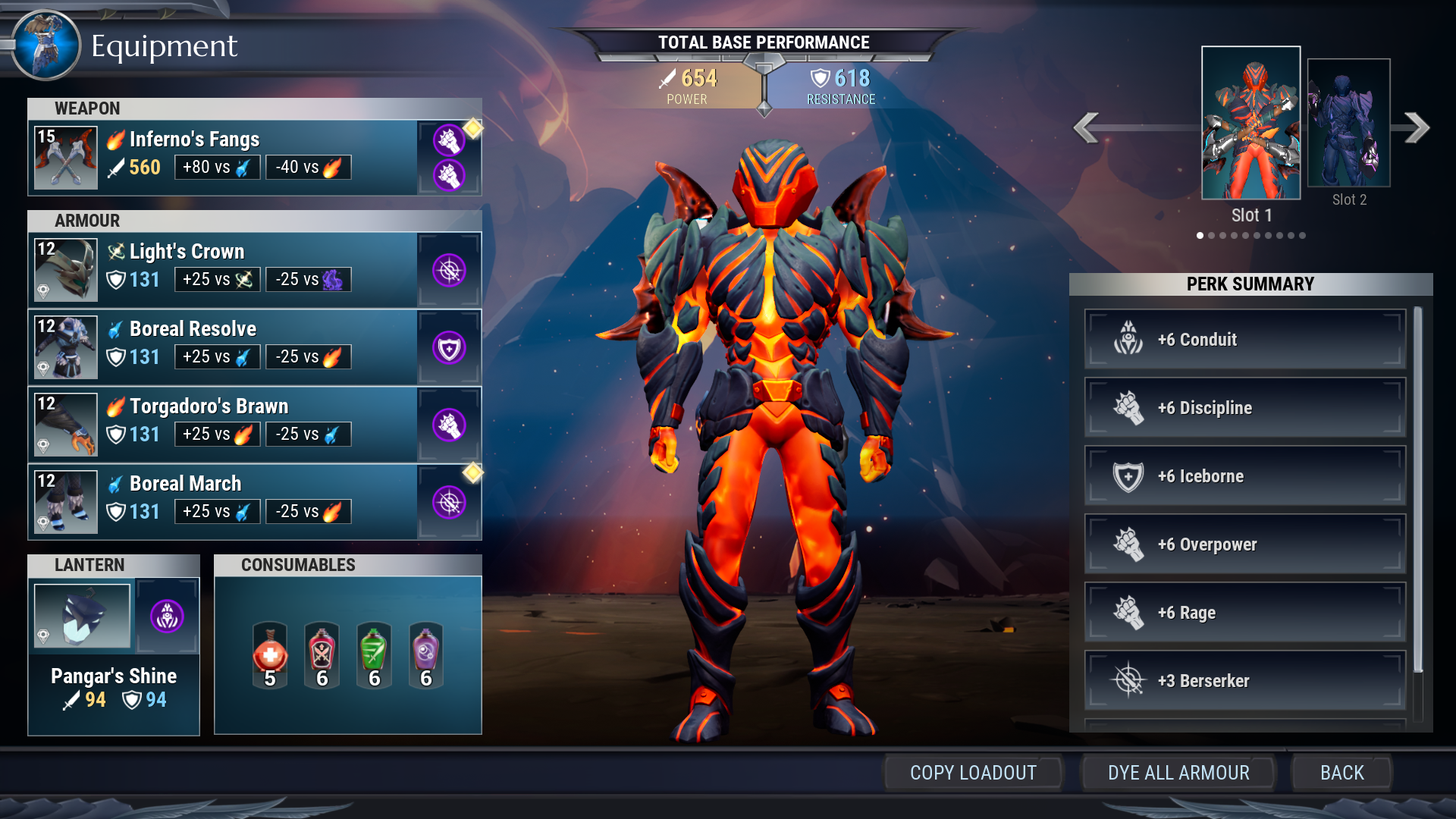Select the red health potion consumable
The image size is (1456, 819).
269,654
